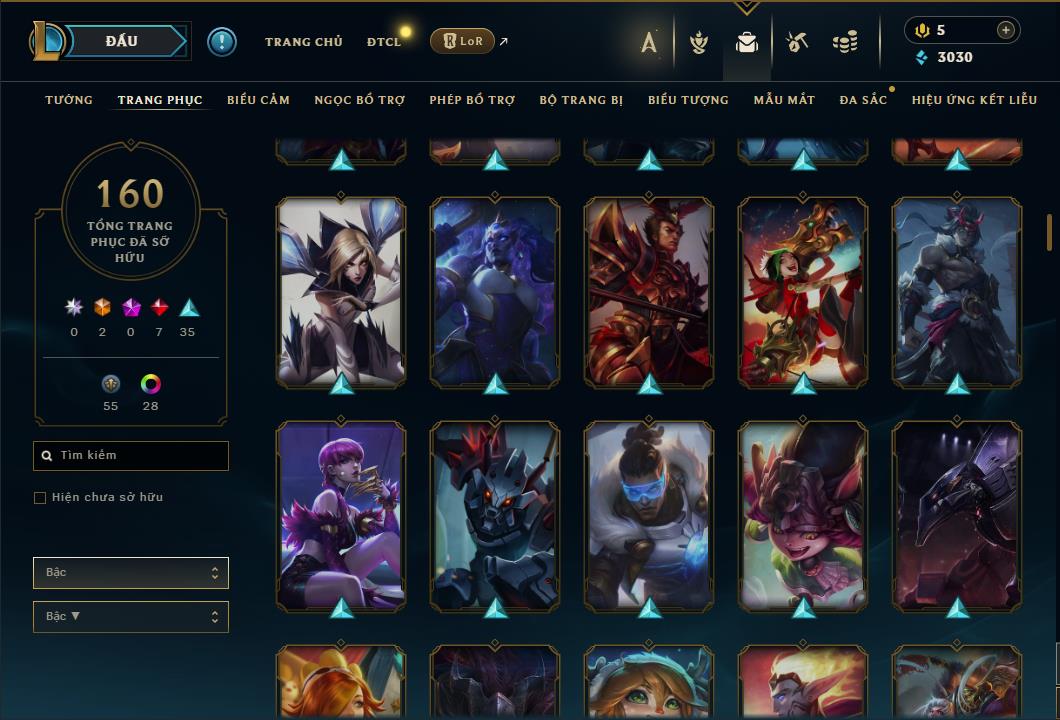Select the PHÉP BỔ TRỢ tab
Screen dimensions: 1060x720
click(472, 100)
